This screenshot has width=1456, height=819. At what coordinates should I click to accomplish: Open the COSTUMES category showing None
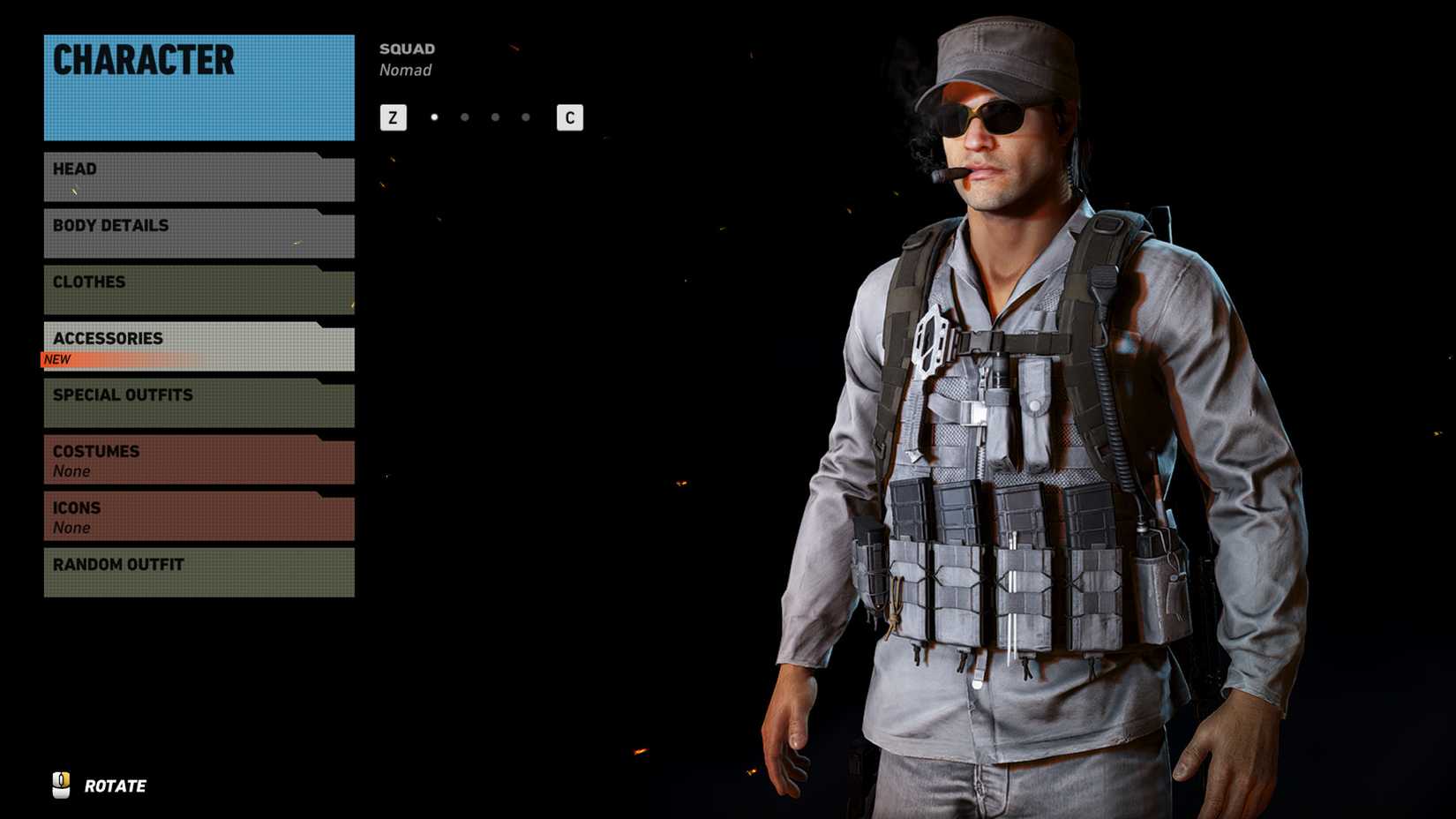point(196,459)
